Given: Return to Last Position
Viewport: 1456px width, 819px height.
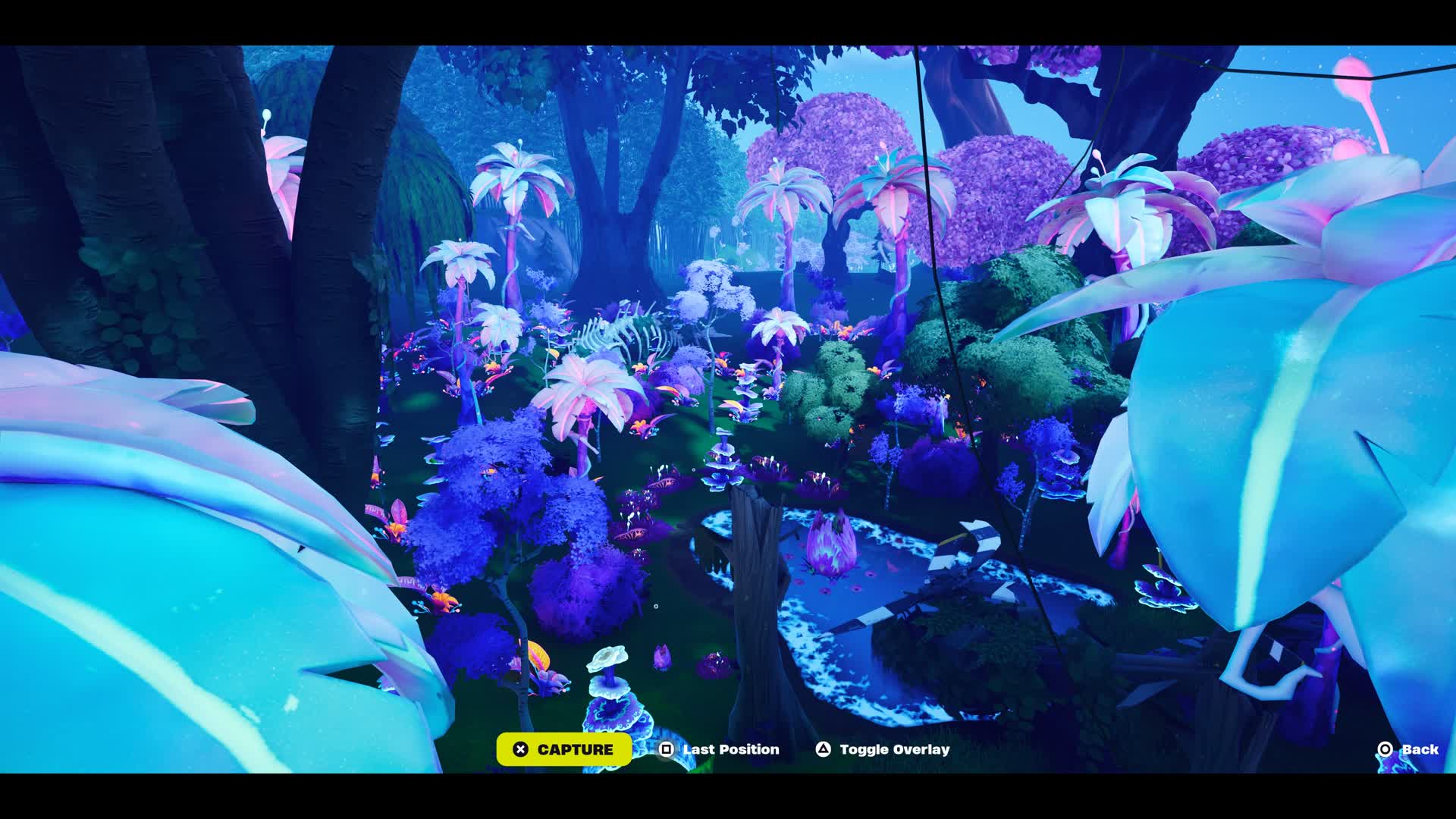Looking at the screenshot, I should pyautogui.click(x=719, y=749).
